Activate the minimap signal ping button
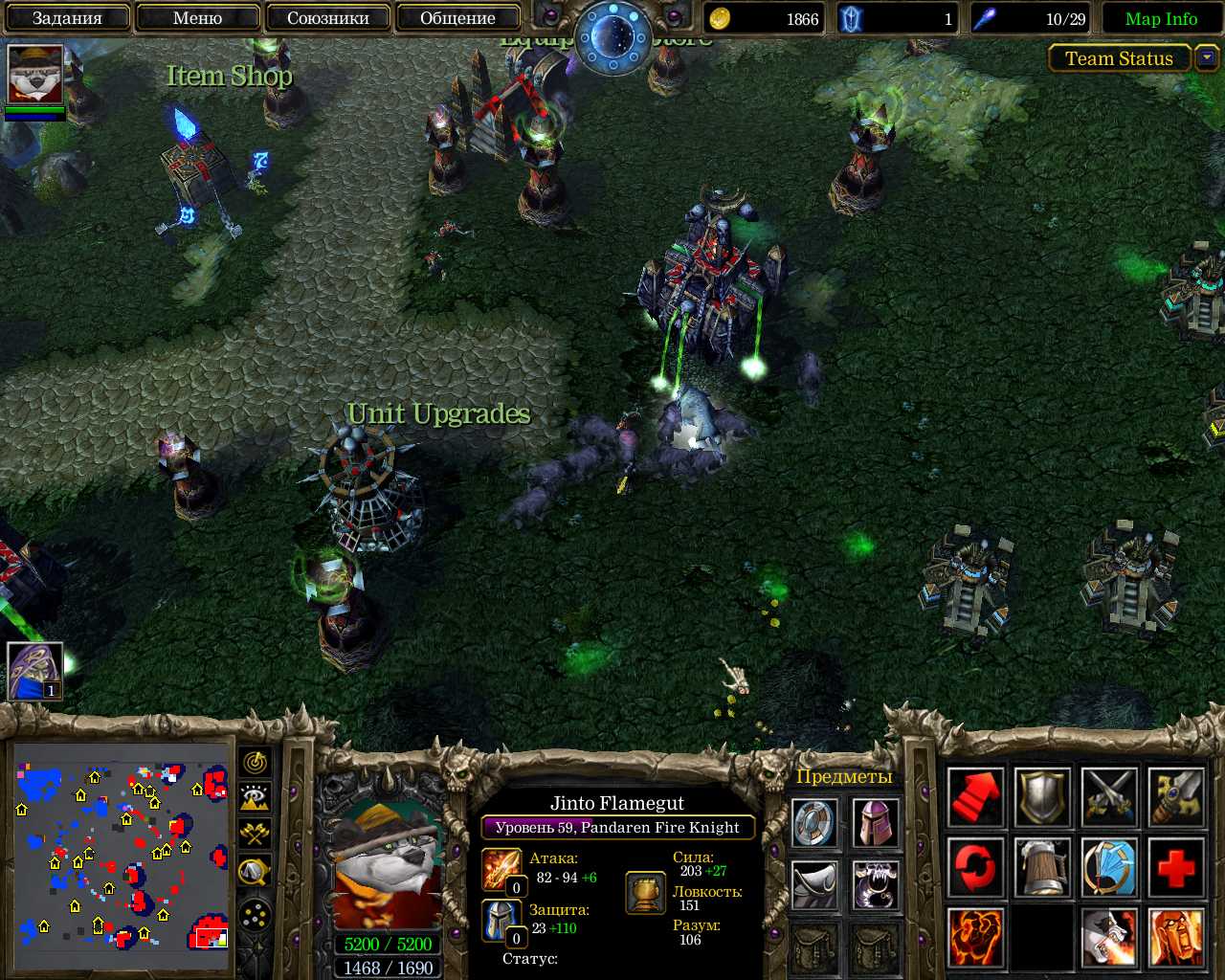This screenshot has height=980, width=1225. pos(256,763)
